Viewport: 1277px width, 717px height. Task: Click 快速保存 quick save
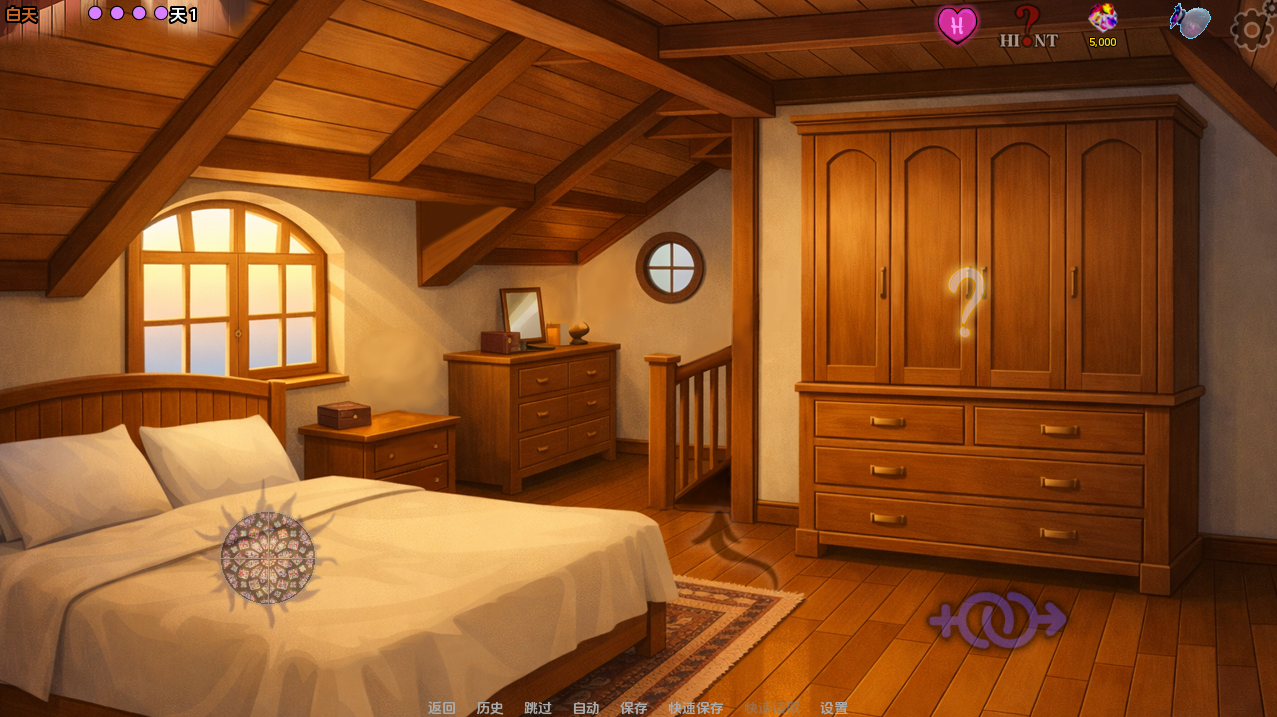[x=696, y=708]
